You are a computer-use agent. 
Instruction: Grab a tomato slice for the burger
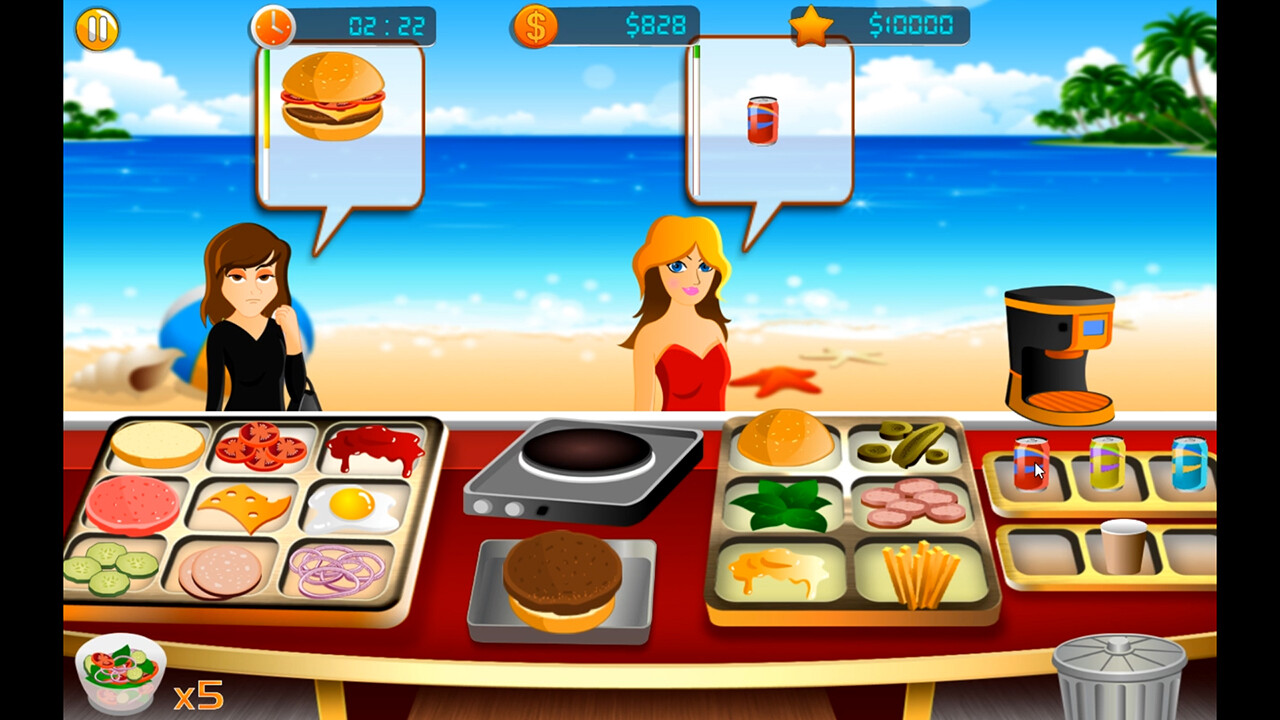pyautogui.click(x=260, y=445)
